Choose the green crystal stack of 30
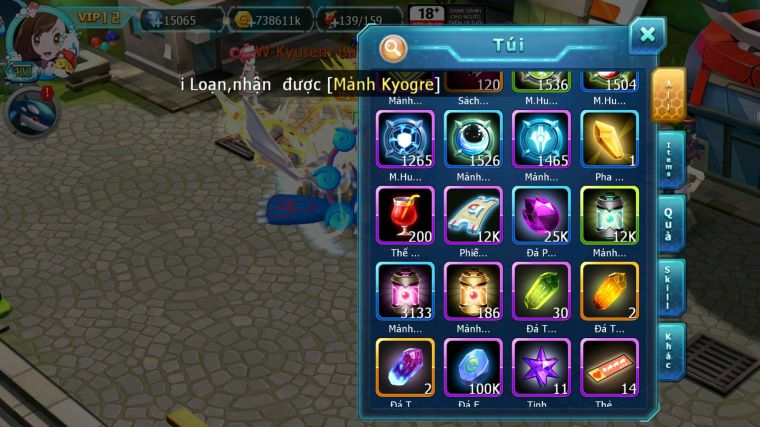The height and width of the screenshot is (427, 760). [541, 292]
